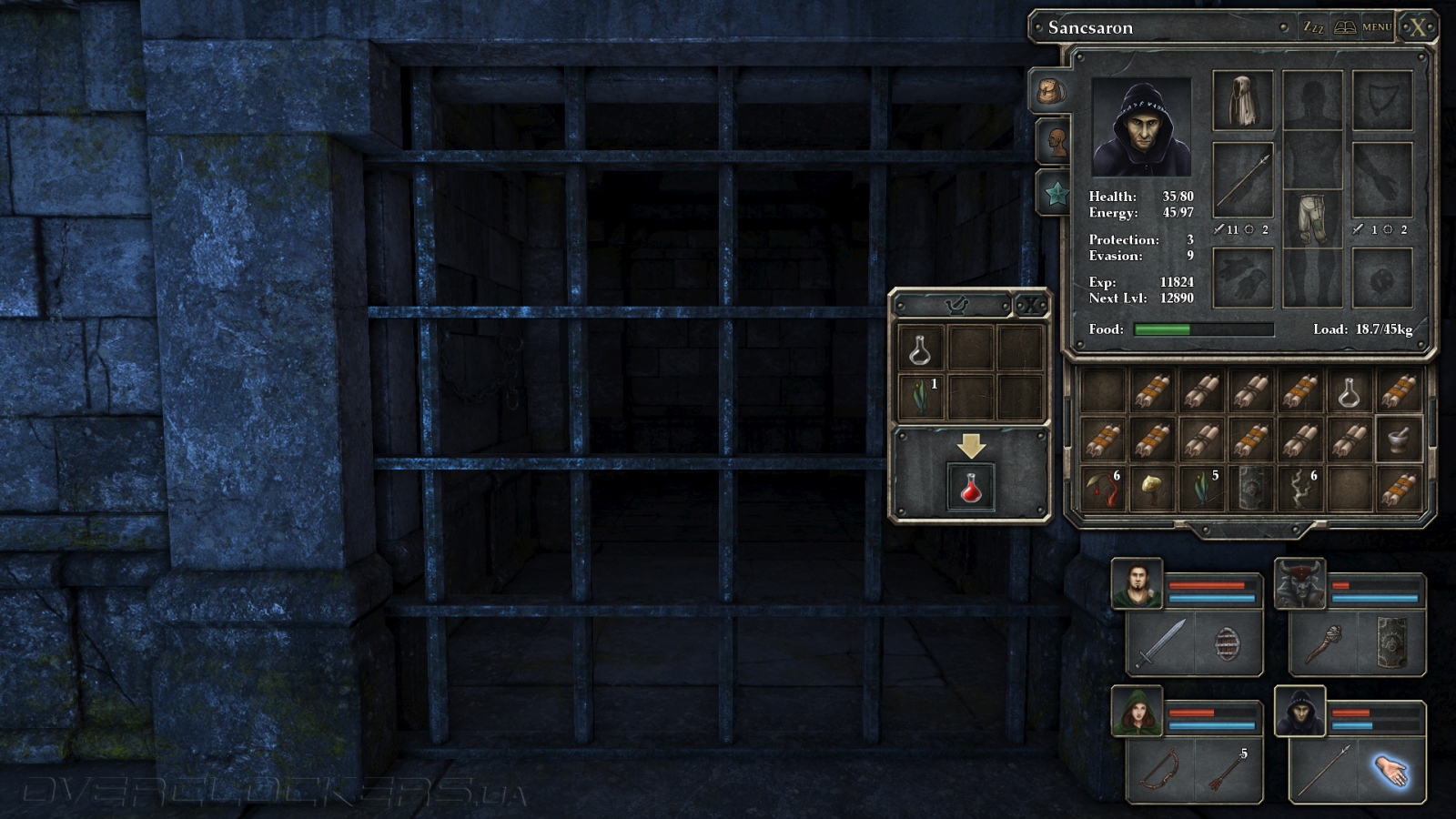Switch to the character stats head tab

point(1055,141)
